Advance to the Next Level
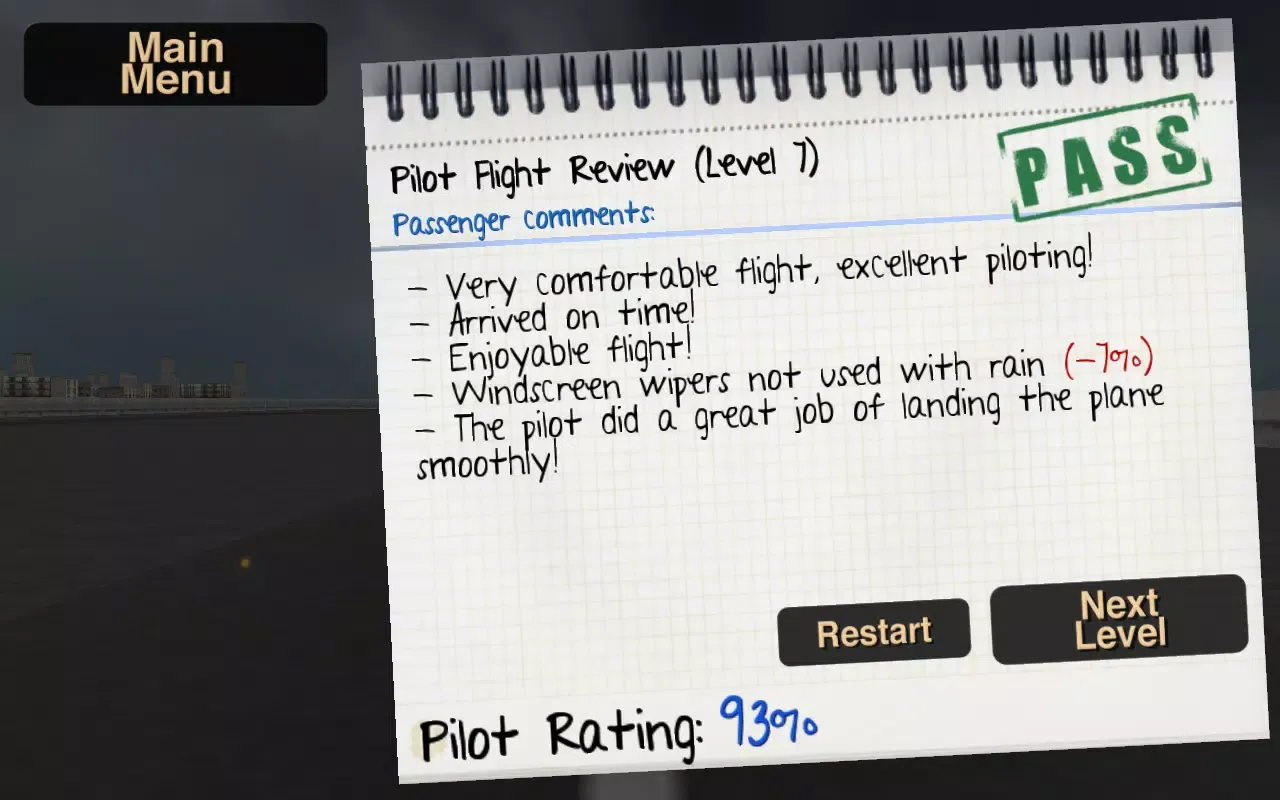The image size is (1280, 800). (1120, 620)
